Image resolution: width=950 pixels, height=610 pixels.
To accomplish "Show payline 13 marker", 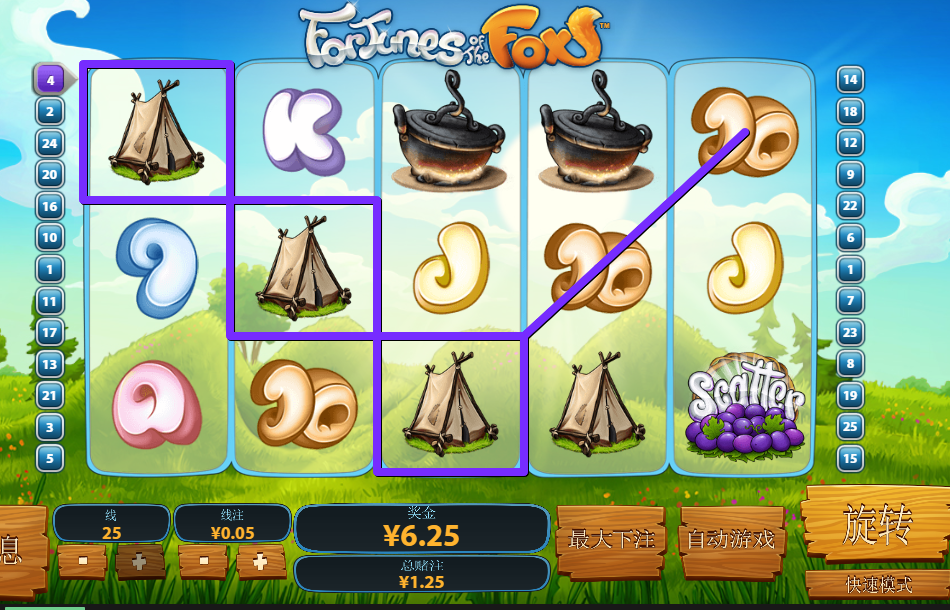I will (50, 364).
